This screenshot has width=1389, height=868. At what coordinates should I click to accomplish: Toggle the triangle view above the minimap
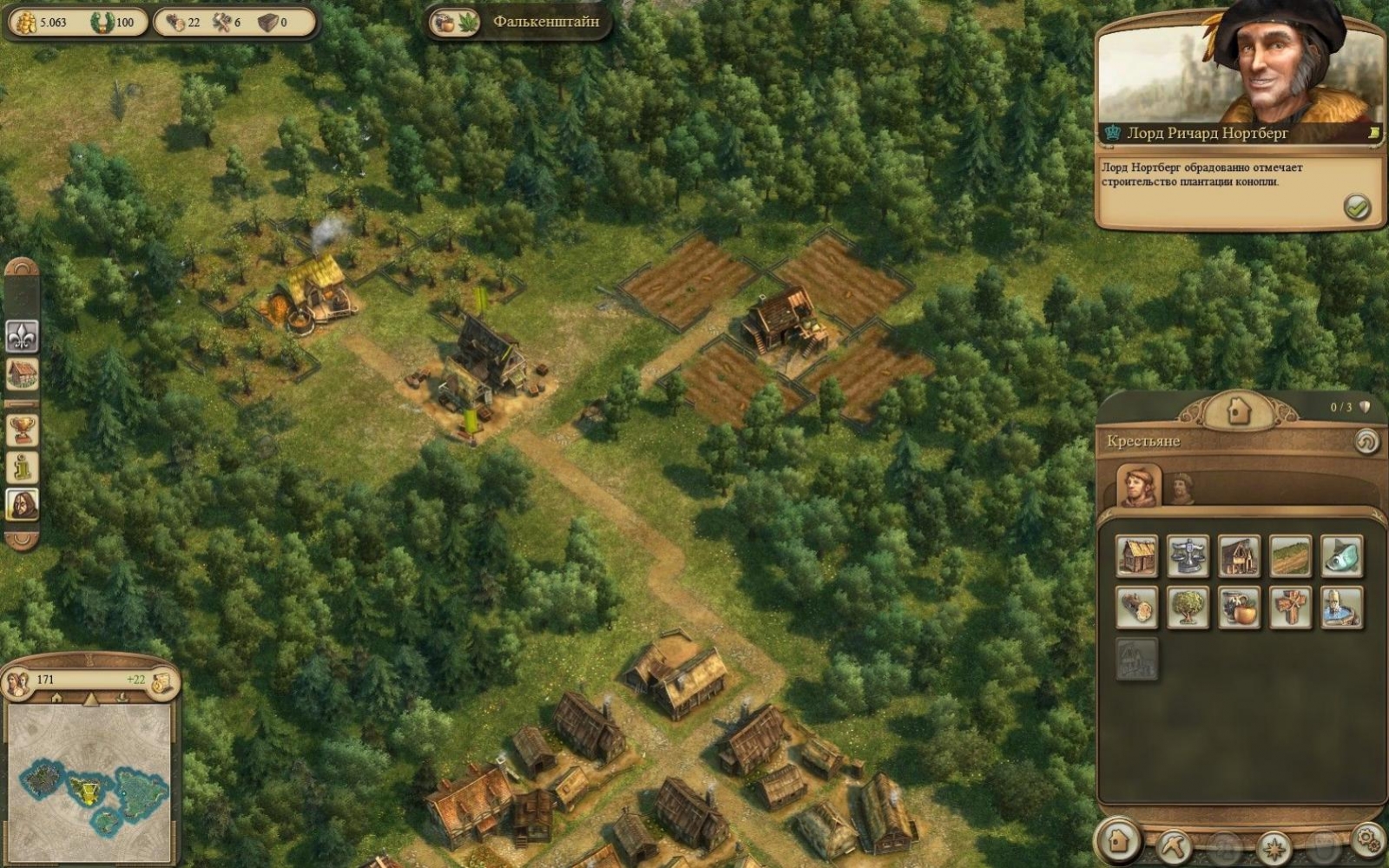tap(90, 698)
